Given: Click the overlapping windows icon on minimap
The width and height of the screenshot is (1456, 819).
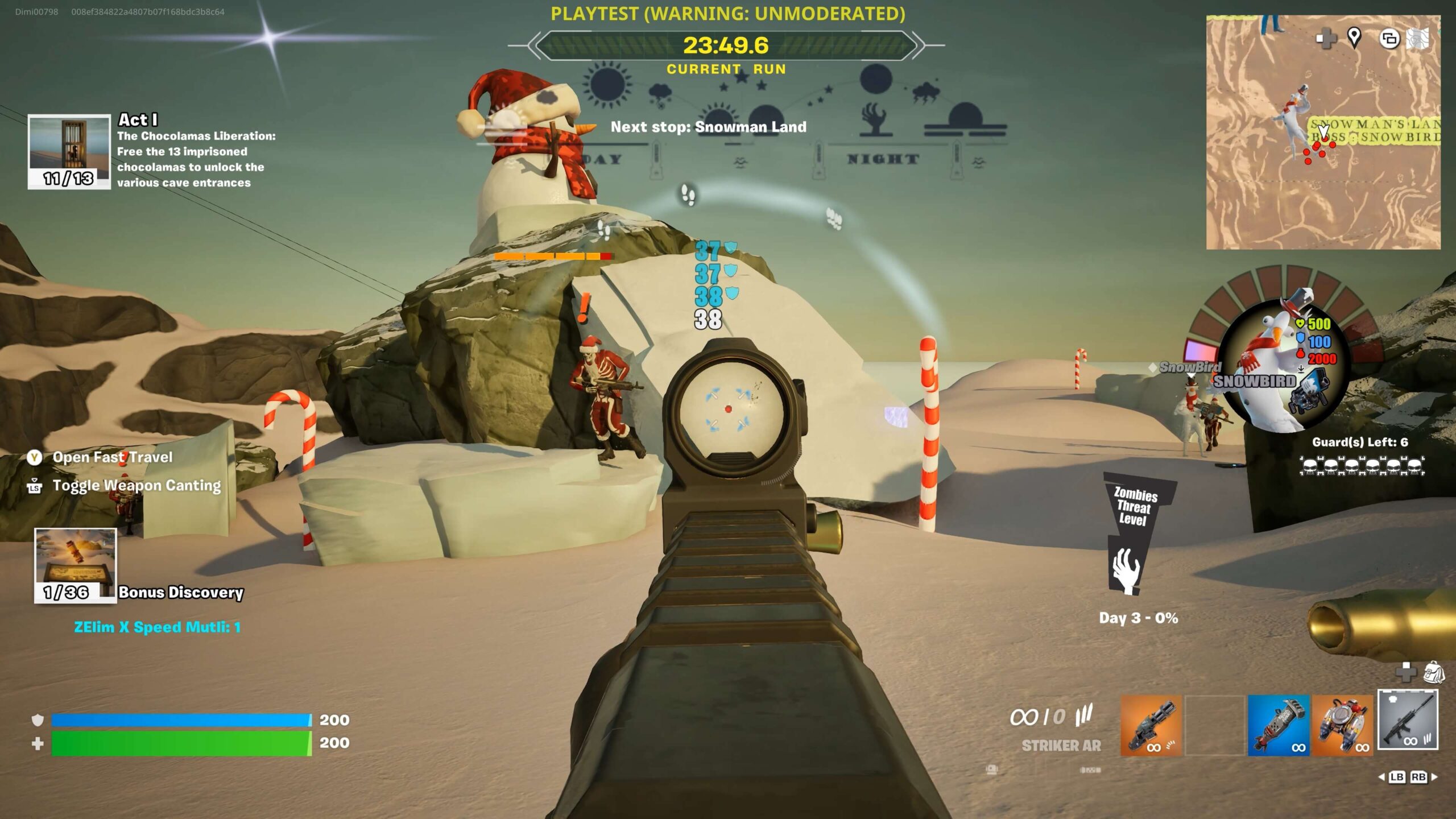Looking at the screenshot, I should point(1389,39).
